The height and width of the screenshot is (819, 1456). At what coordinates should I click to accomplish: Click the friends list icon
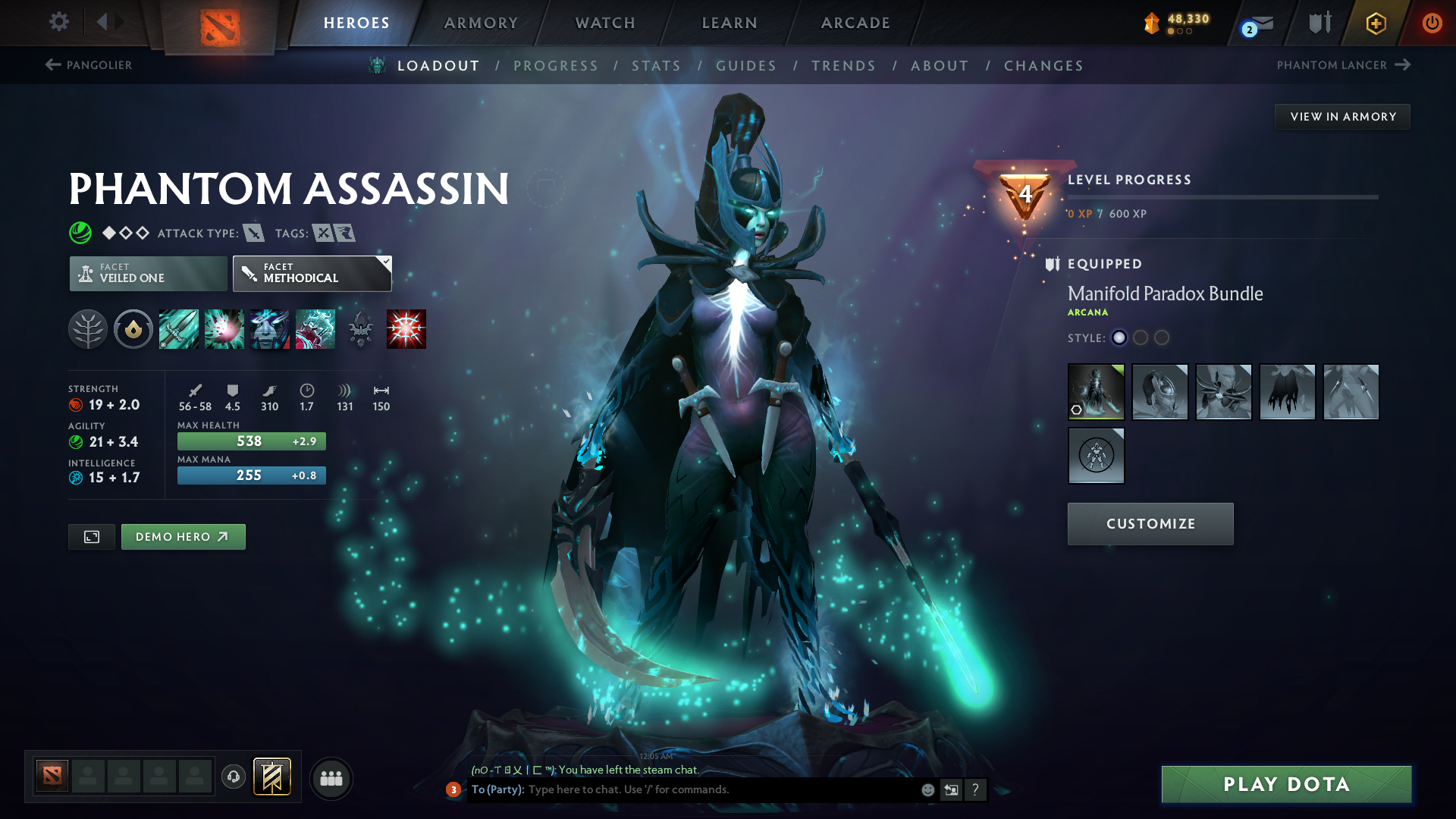click(331, 778)
